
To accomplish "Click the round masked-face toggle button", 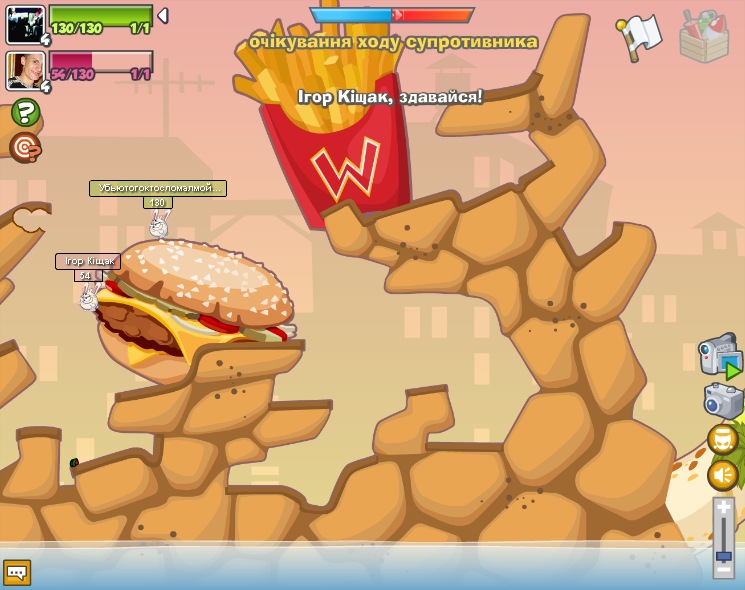I will pos(722,439).
